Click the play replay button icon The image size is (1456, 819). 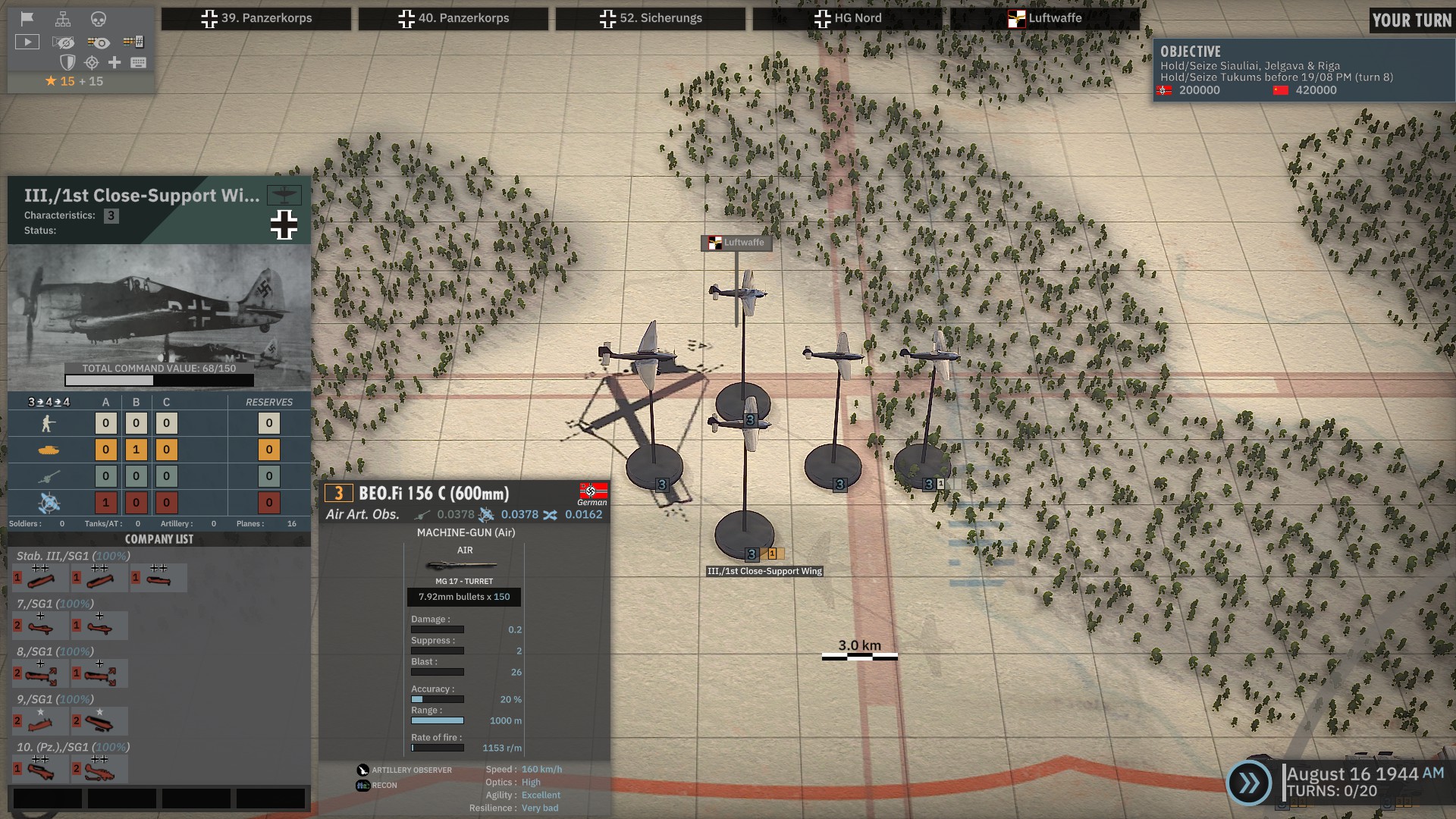click(27, 42)
